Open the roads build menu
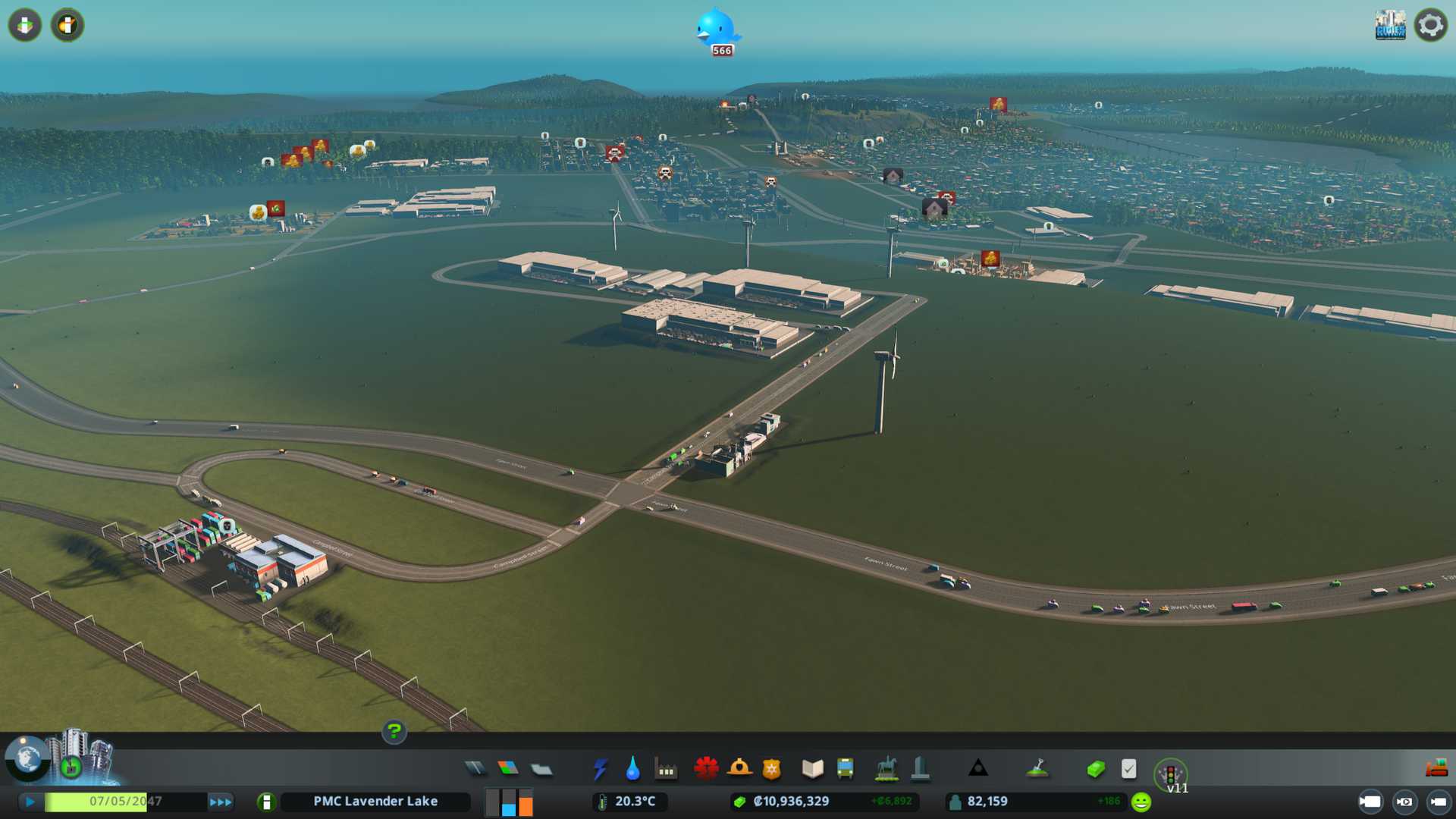Viewport: 1456px width, 819px height. coord(475,769)
